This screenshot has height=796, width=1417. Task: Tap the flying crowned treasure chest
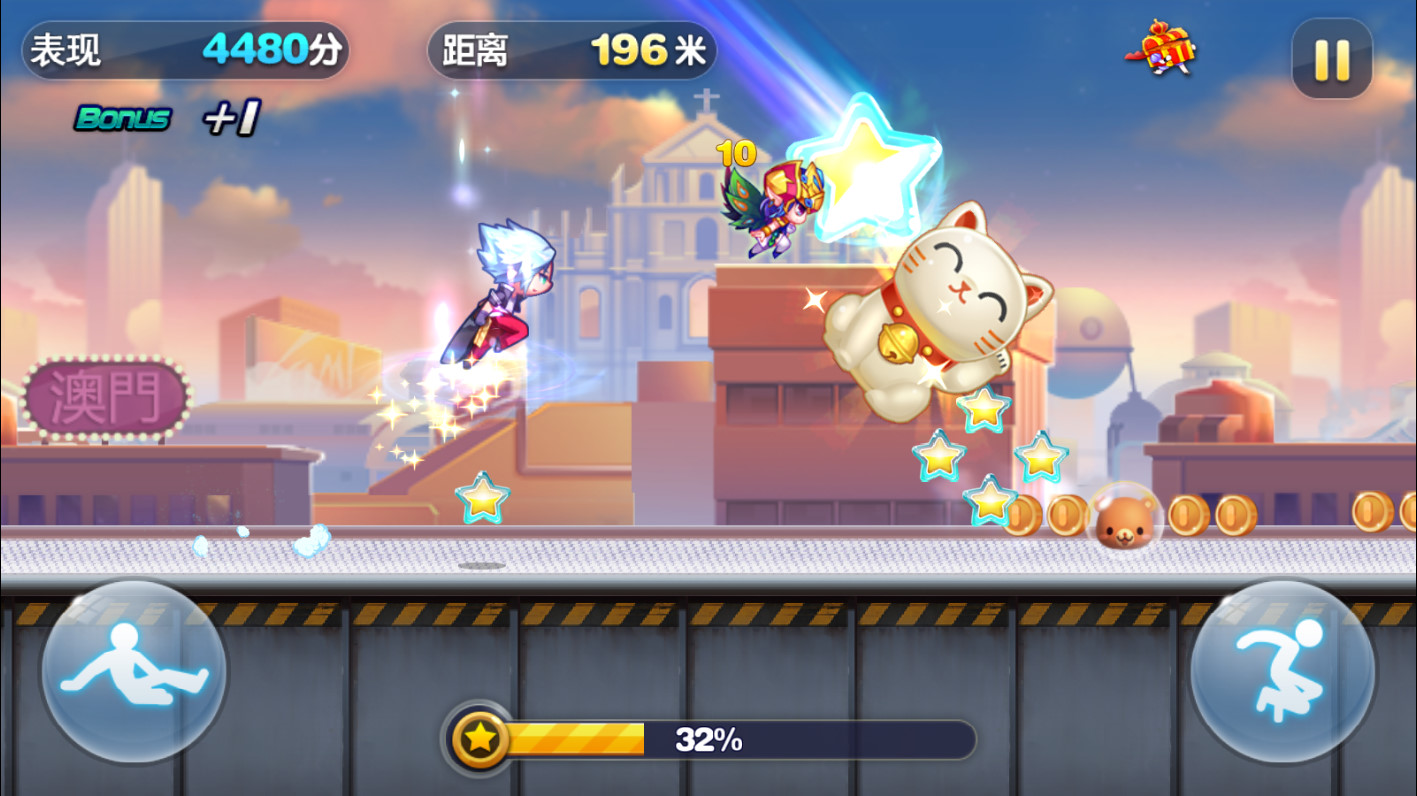[x=1168, y=50]
